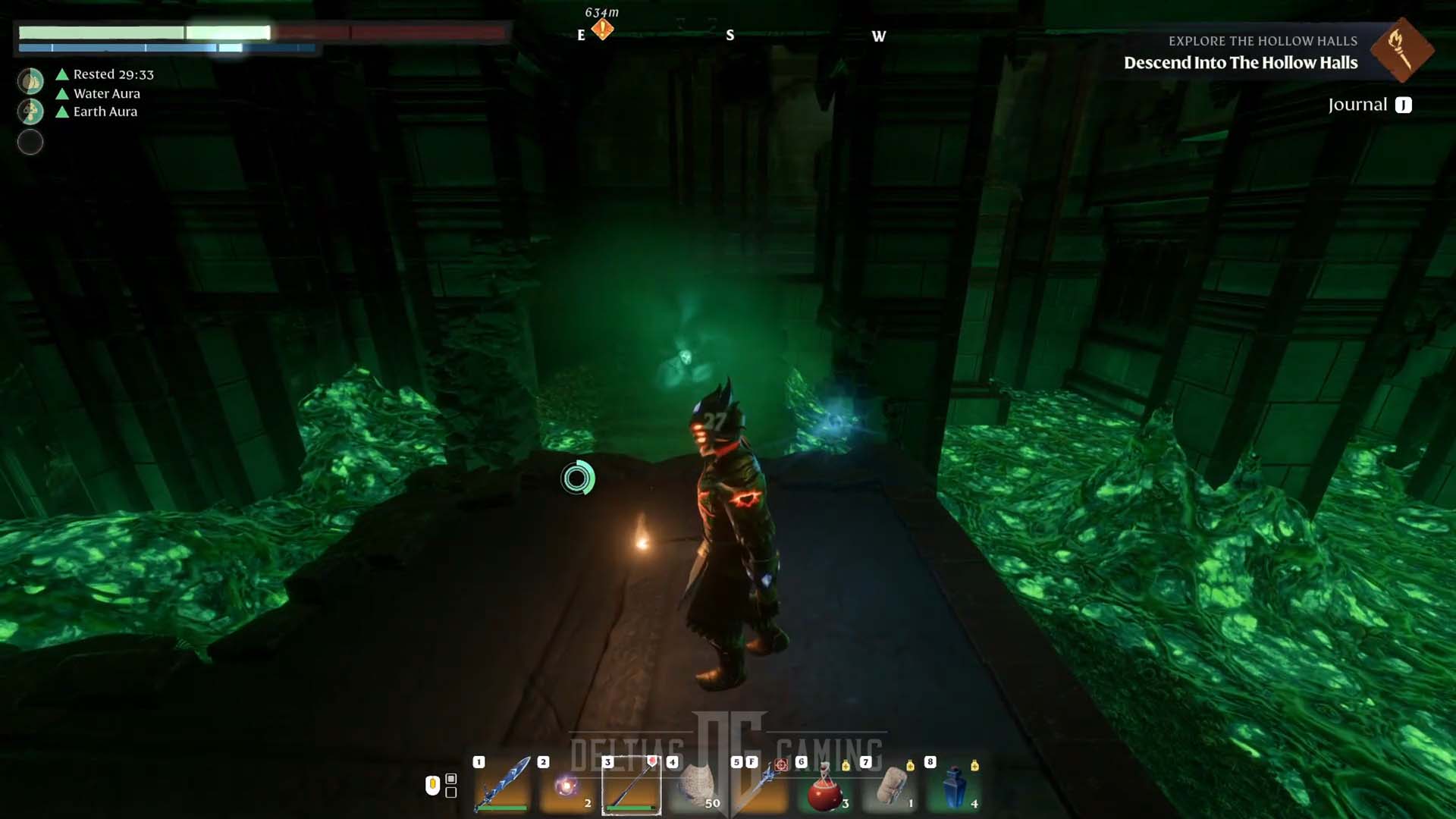Inspect the Rested buff entry
This screenshot has height=819, width=1456.
(113, 74)
